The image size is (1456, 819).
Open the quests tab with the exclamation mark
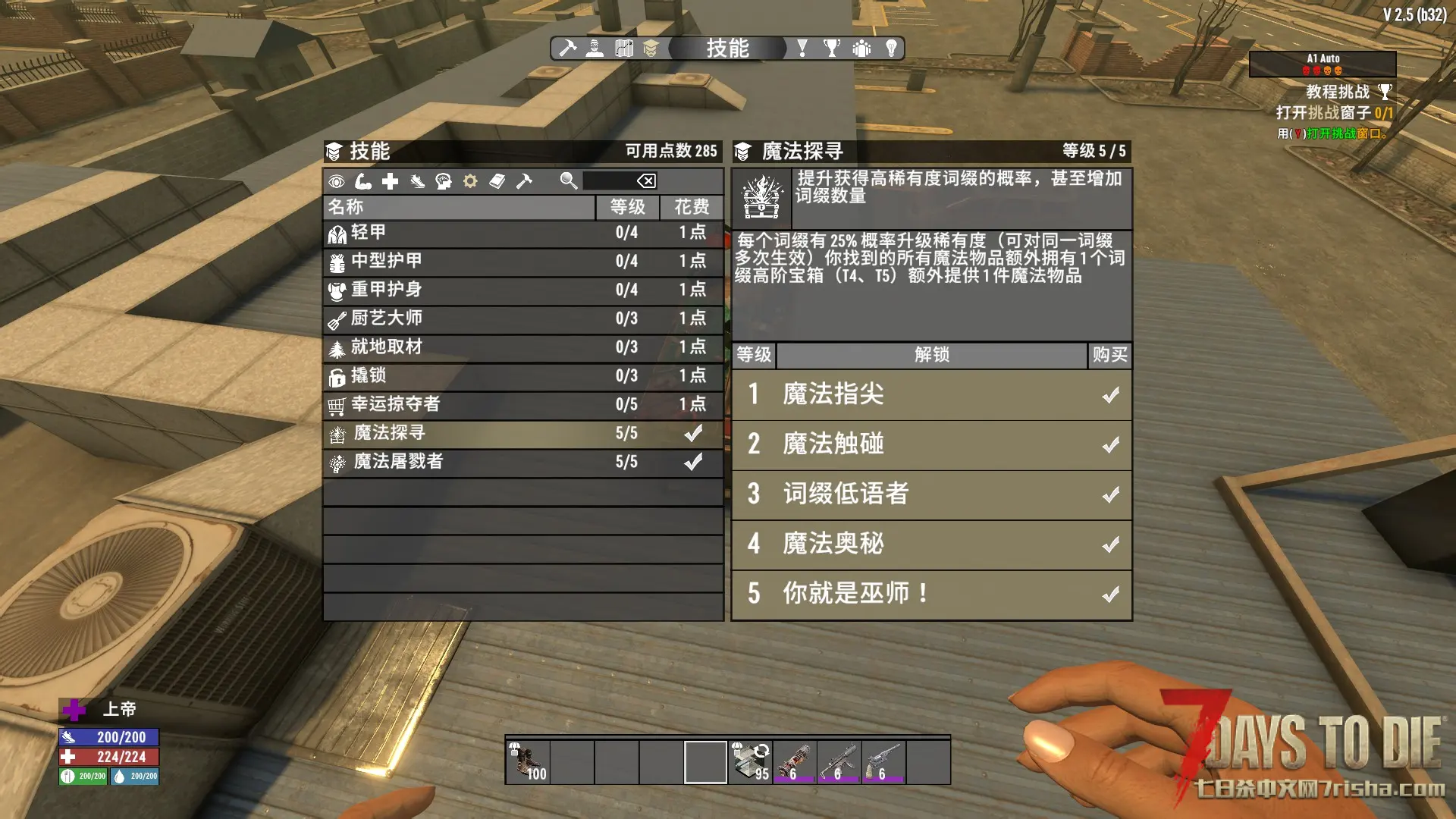click(x=802, y=49)
